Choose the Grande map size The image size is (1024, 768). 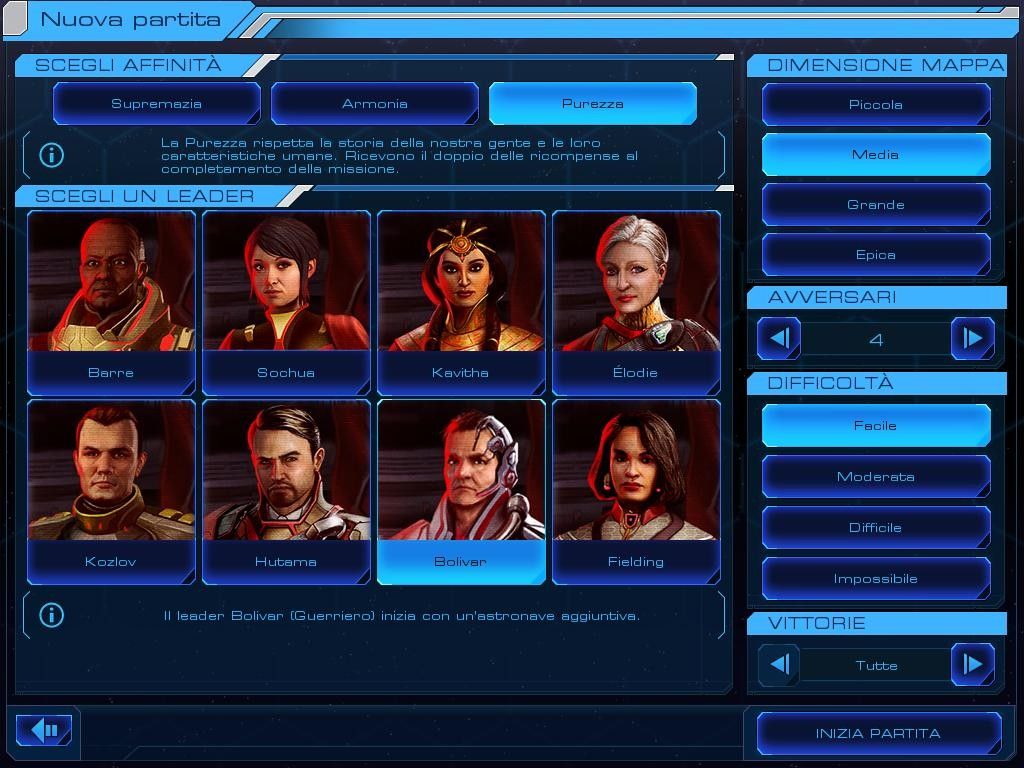tap(876, 205)
